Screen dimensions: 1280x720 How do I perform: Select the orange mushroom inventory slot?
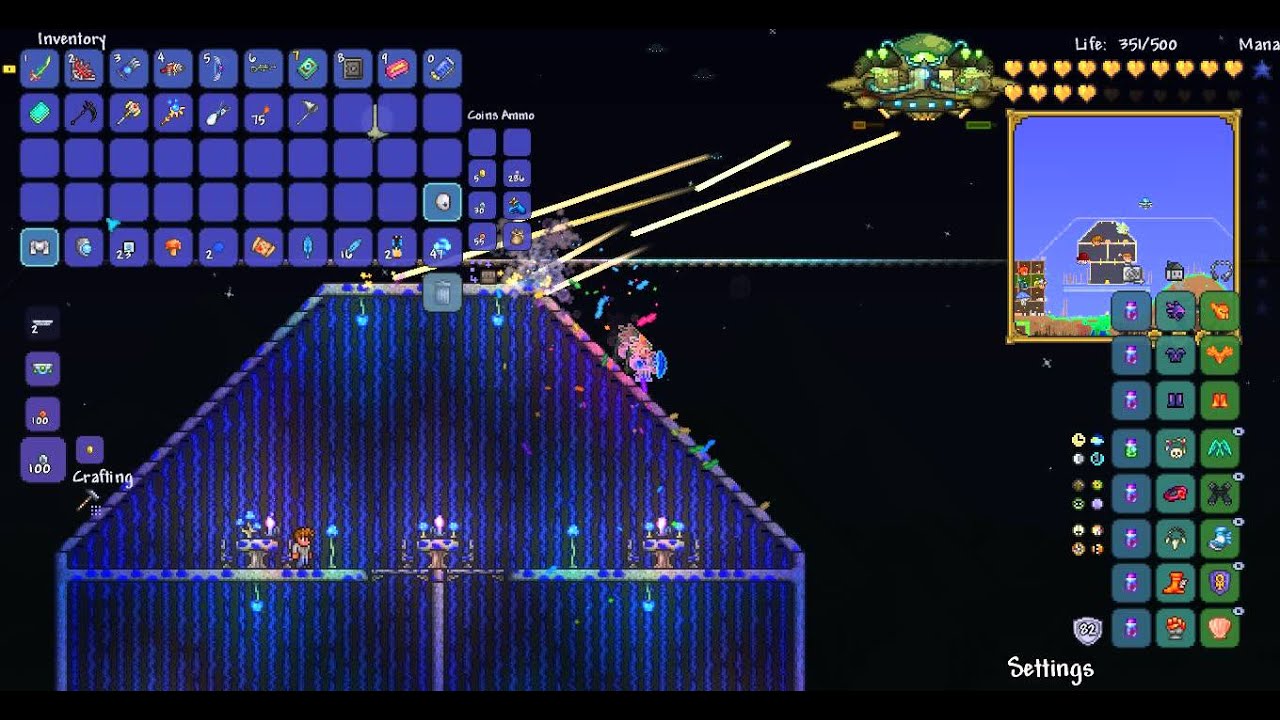click(173, 247)
